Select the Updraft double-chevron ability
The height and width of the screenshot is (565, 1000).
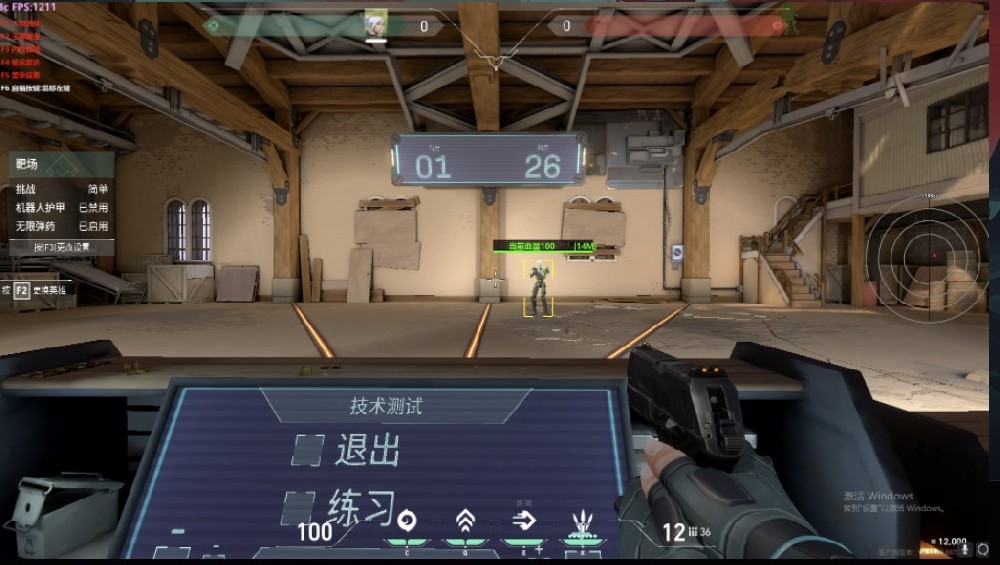click(x=465, y=521)
